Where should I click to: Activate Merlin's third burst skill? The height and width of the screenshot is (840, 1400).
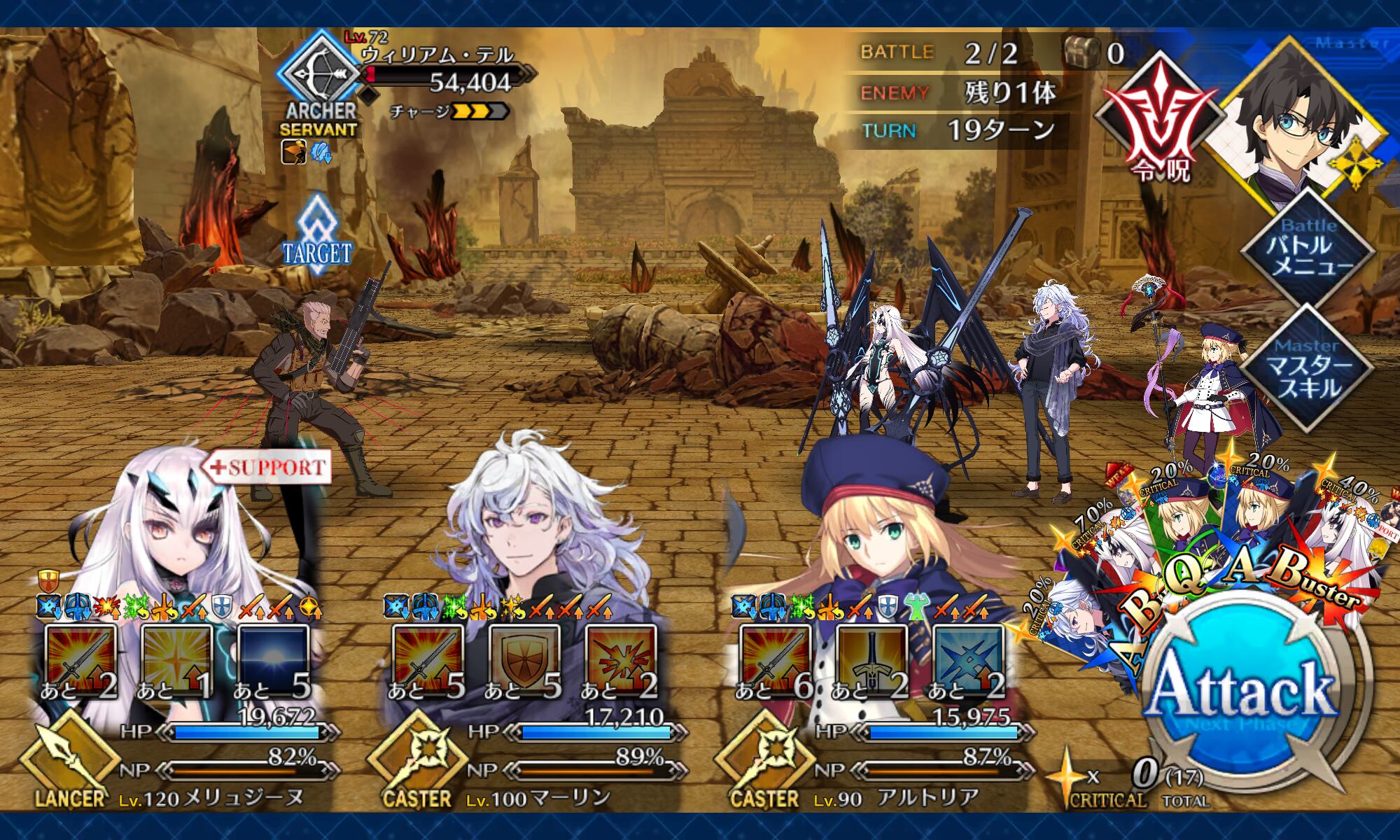[621, 661]
